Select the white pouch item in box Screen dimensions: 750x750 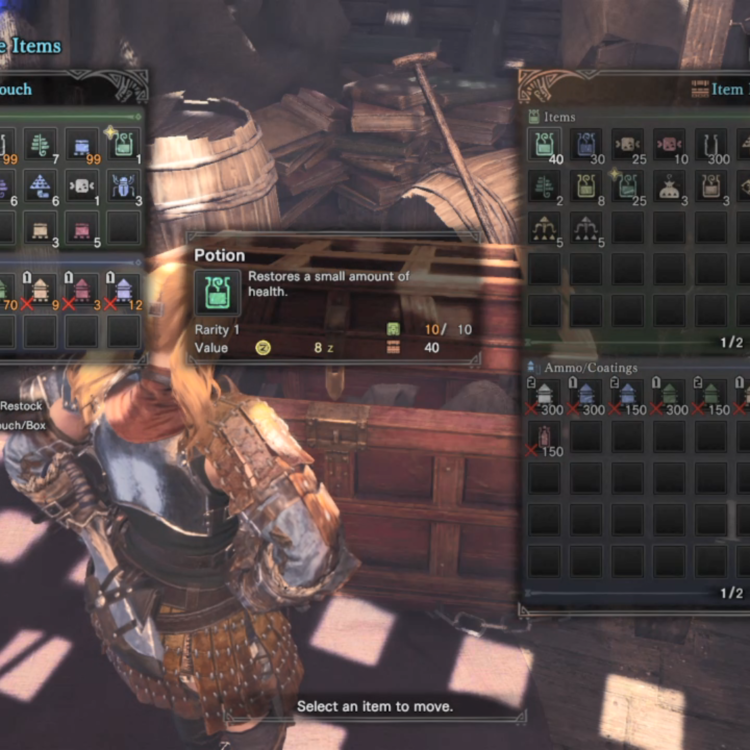[x=670, y=186]
